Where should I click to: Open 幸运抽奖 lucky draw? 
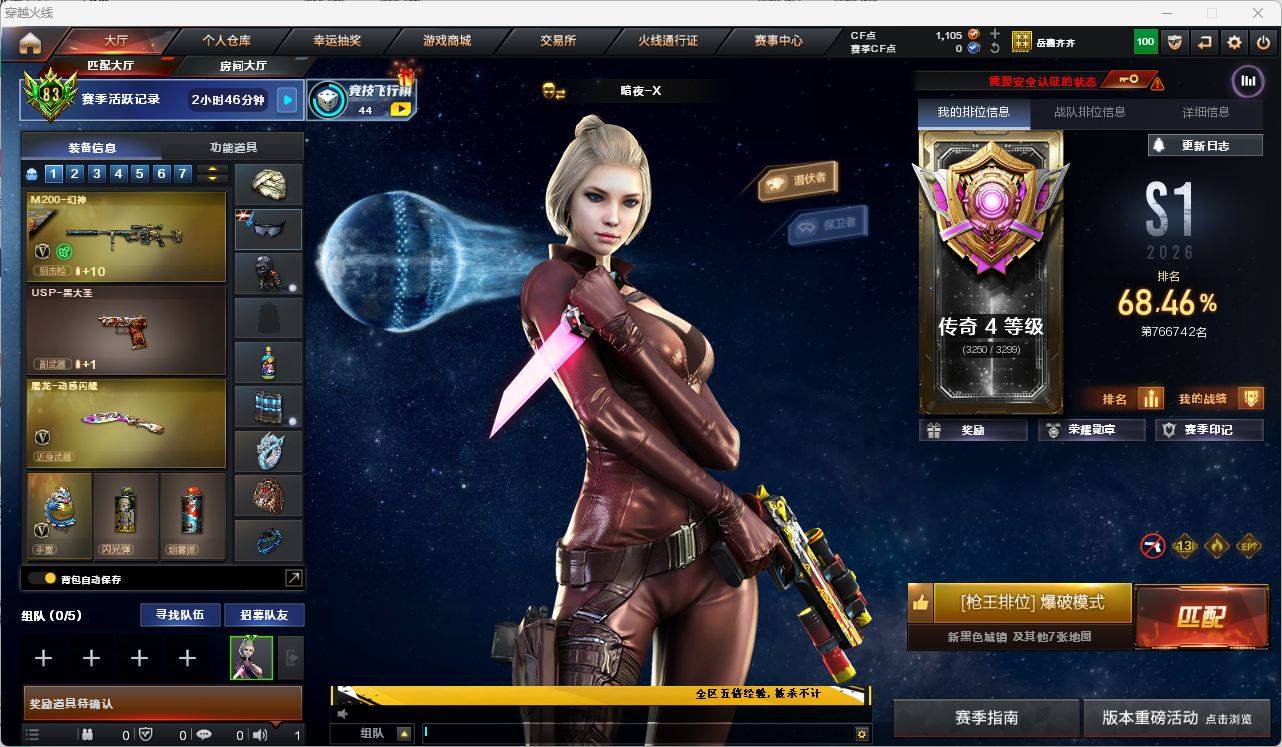337,41
